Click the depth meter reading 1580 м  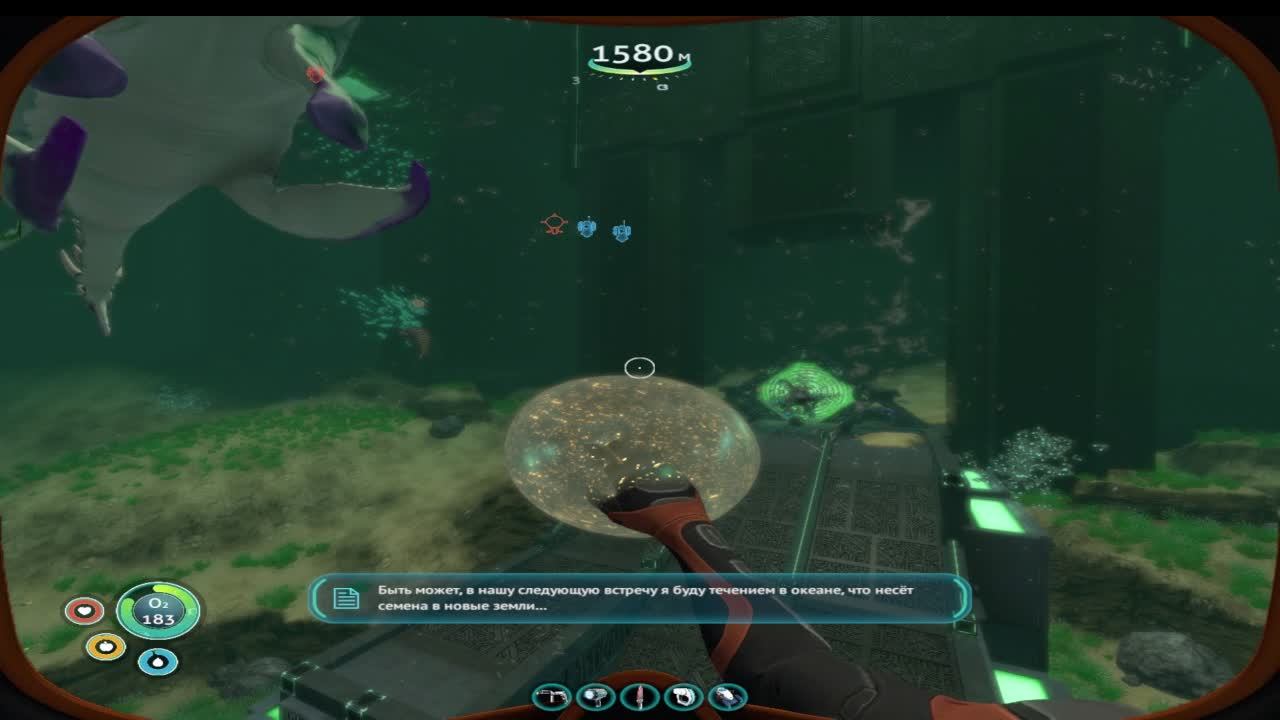point(639,52)
